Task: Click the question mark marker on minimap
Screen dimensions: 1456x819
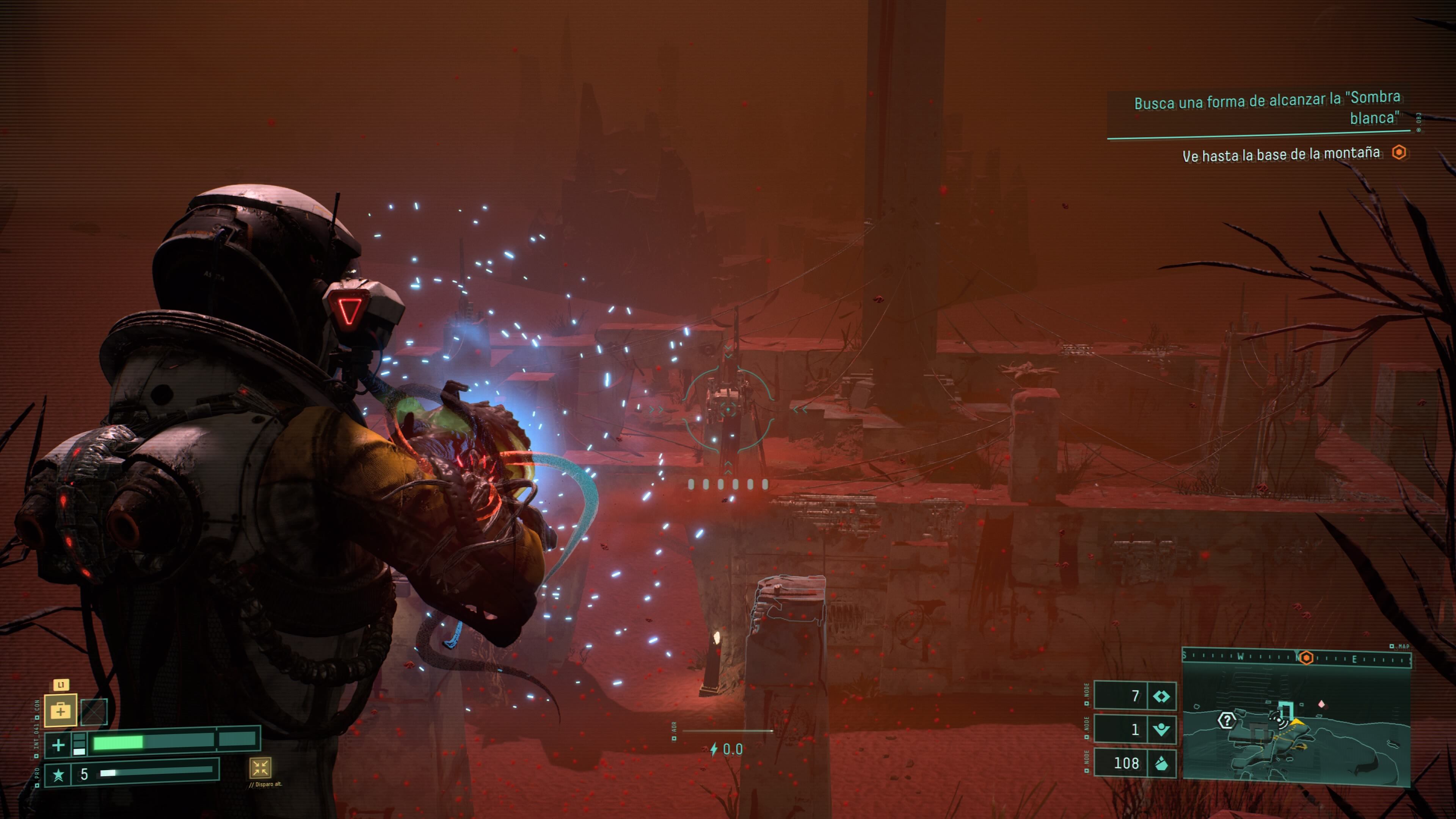Action: pos(1227,721)
